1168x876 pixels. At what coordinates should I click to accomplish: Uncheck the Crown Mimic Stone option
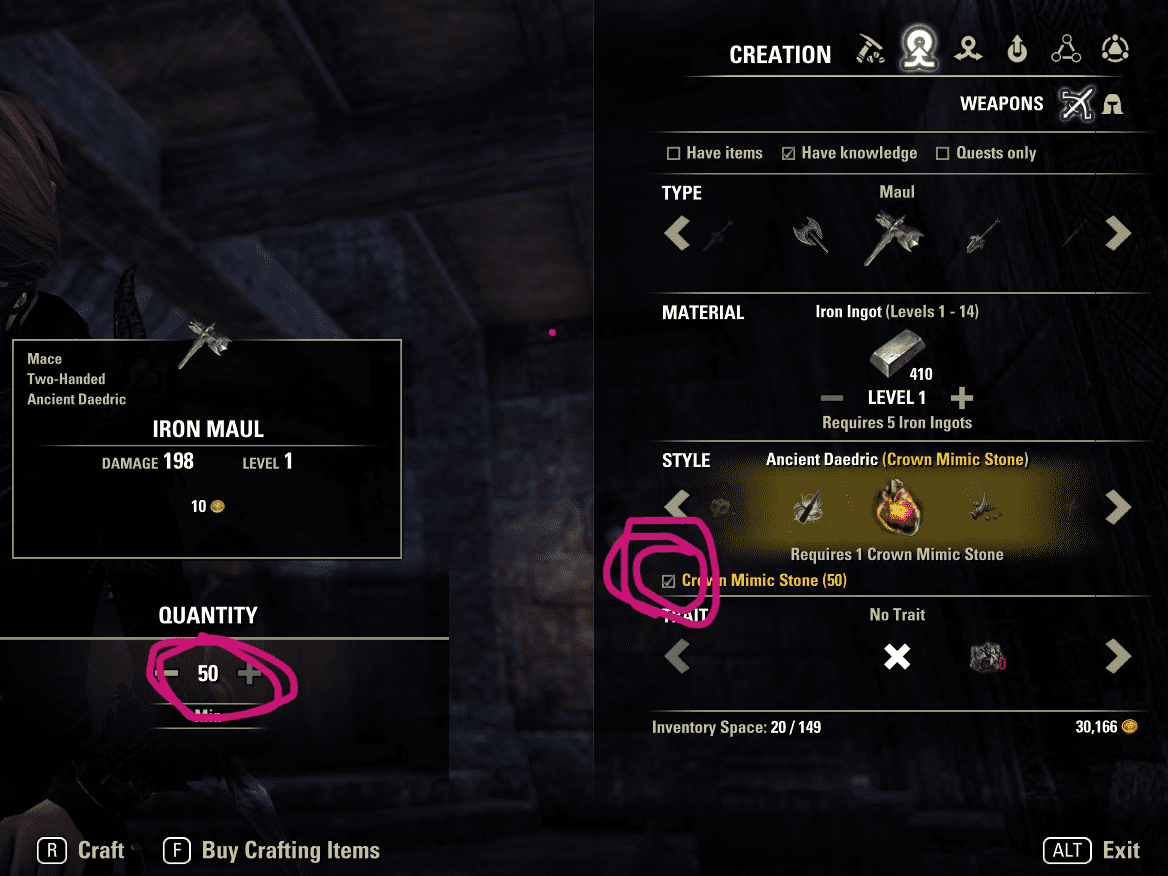[x=668, y=581]
